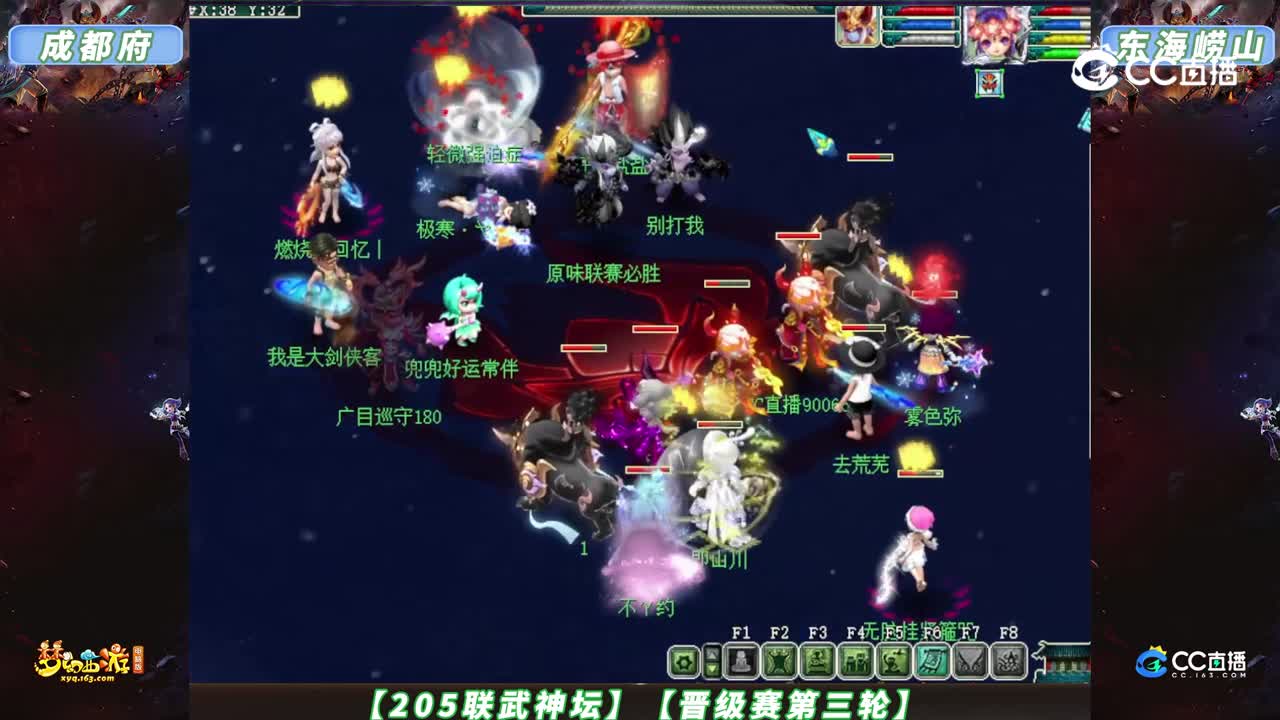This screenshot has height=720, width=1280.
Task: Collapse the skill hotbar with the up arrow
Action: [x=712, y=652]
